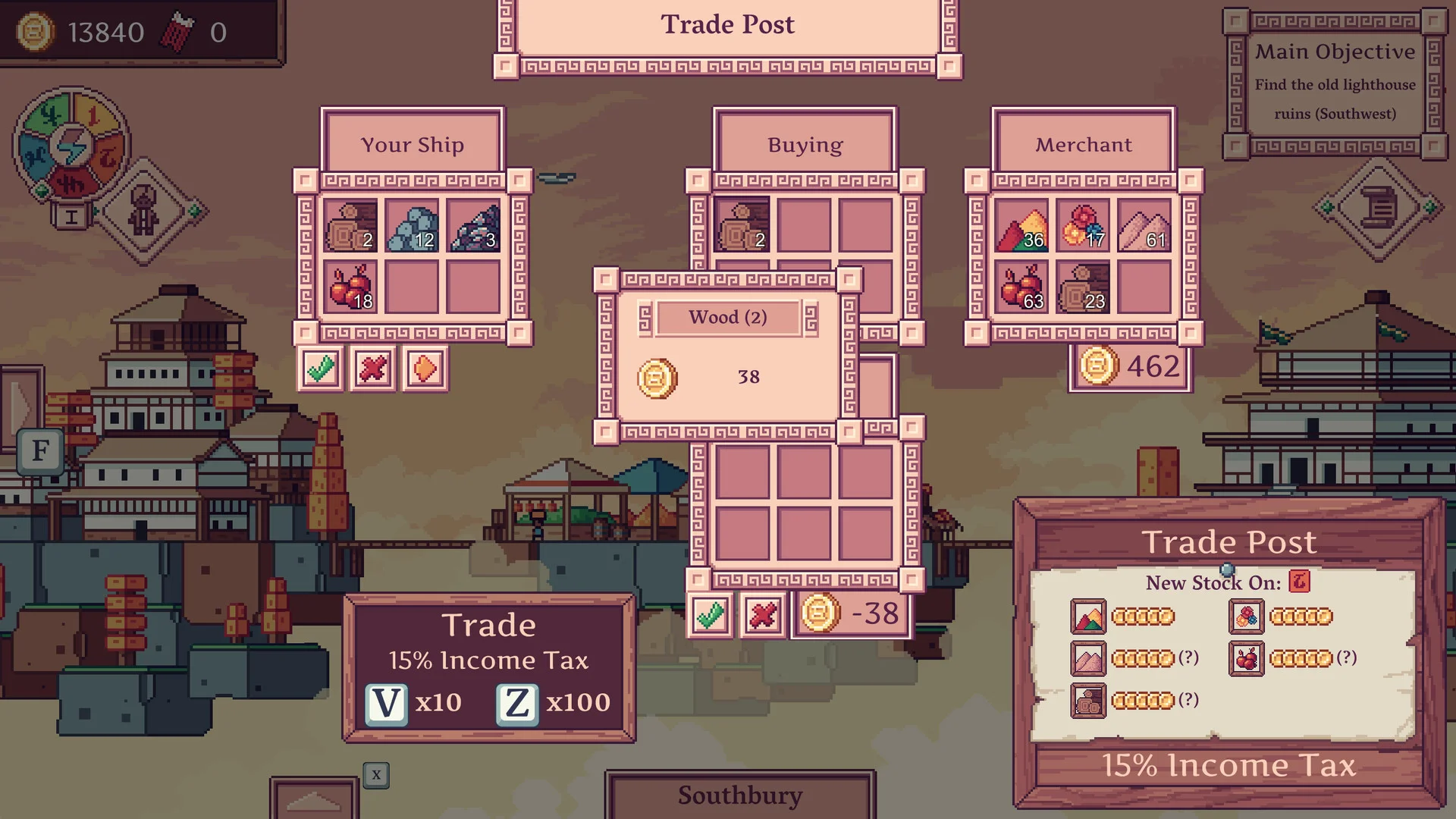1456x819 pixels.
Task: Confirm the trade with the green checkmark
Action: (x=711, y=615)
